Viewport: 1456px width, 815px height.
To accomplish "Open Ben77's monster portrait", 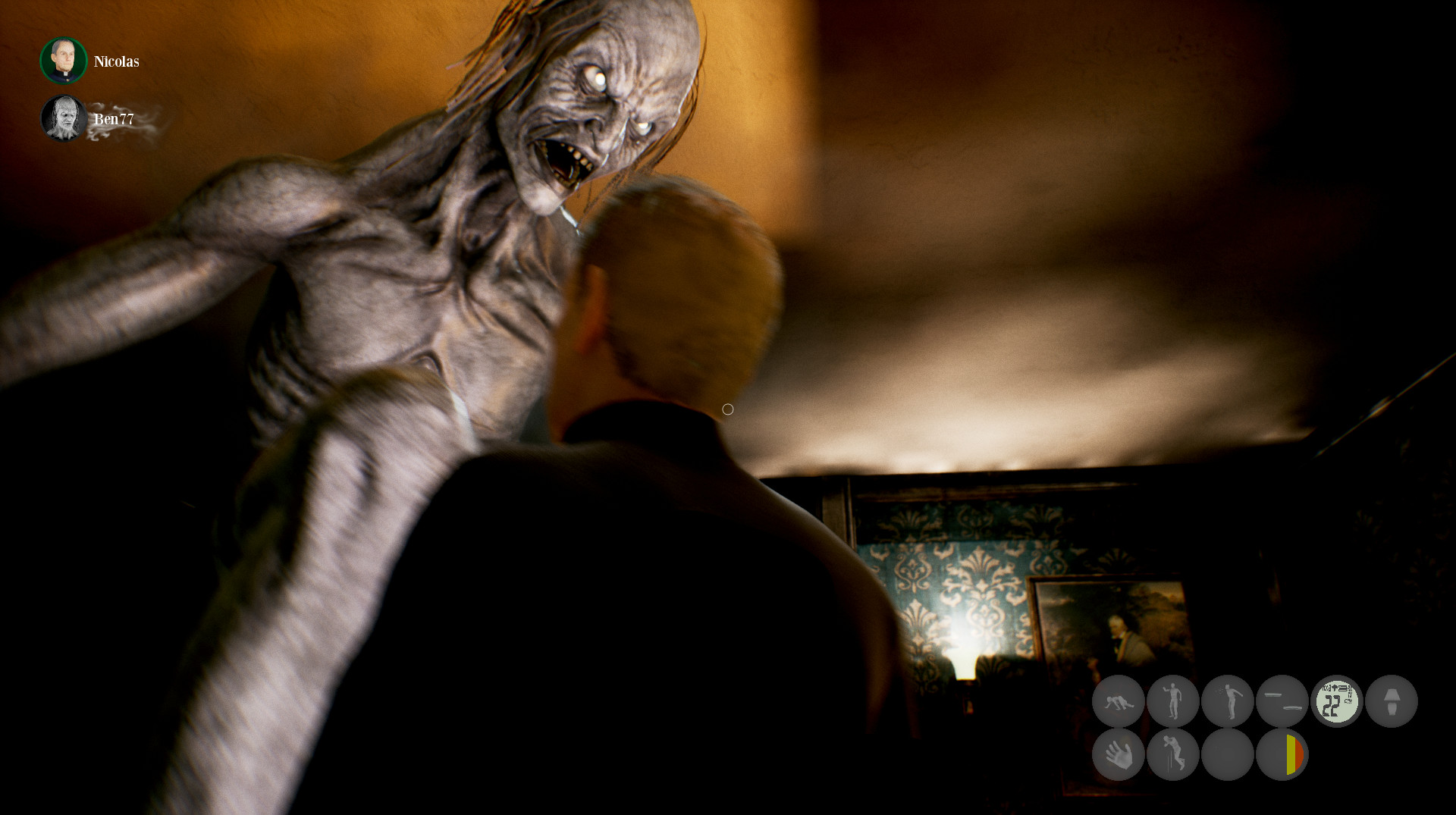I will pos(64,118).
